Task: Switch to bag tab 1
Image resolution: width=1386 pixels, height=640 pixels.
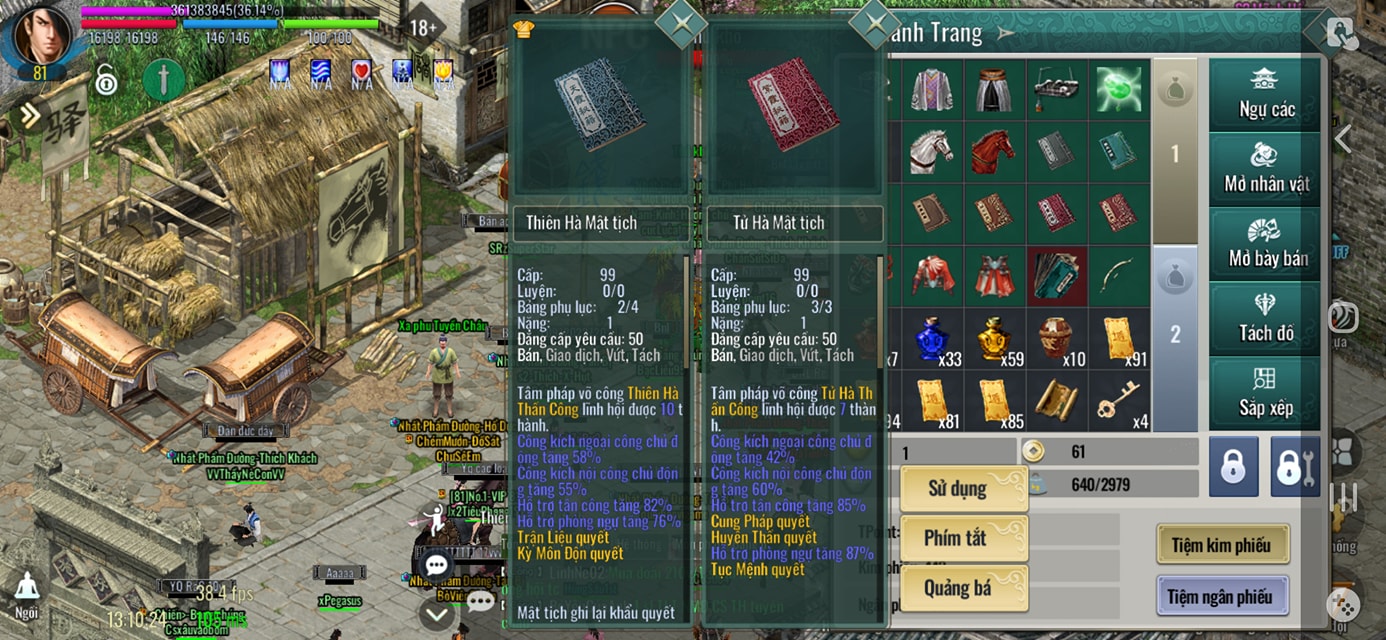Action: tap(1175, 153)
